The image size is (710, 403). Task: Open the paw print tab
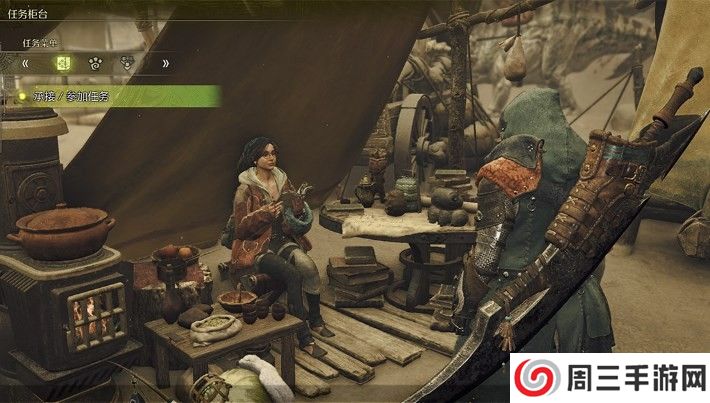click(x=96, y=63)
